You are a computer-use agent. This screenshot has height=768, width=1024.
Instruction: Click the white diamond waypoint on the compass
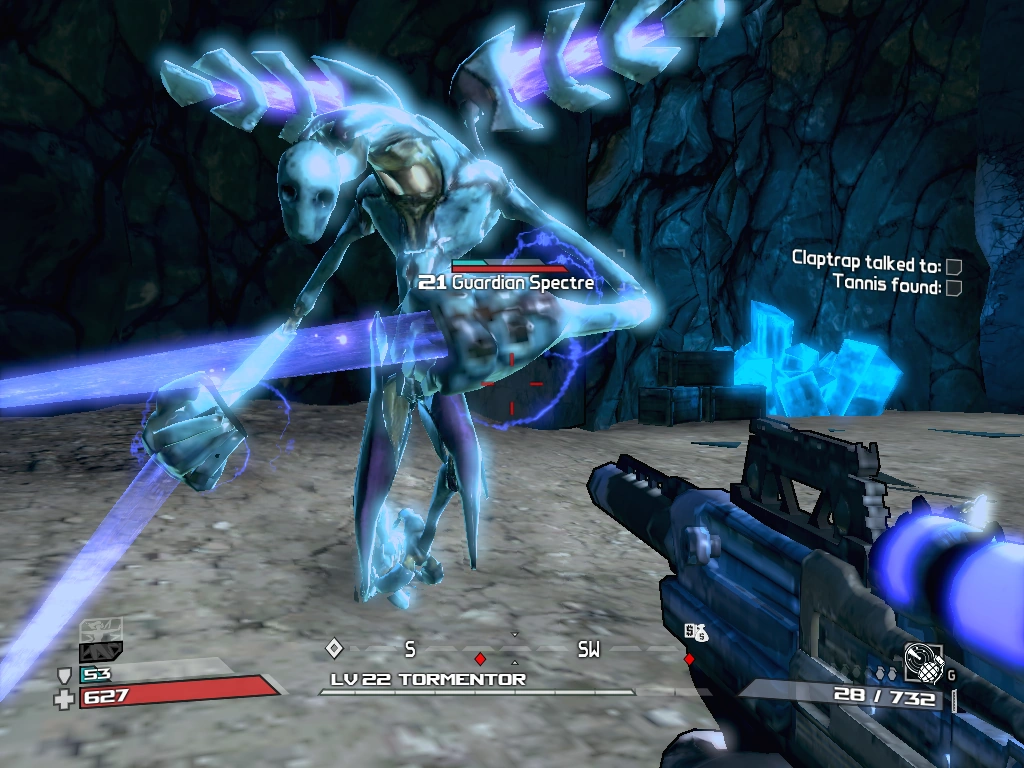pyautogui.click(x=334, y=648)
